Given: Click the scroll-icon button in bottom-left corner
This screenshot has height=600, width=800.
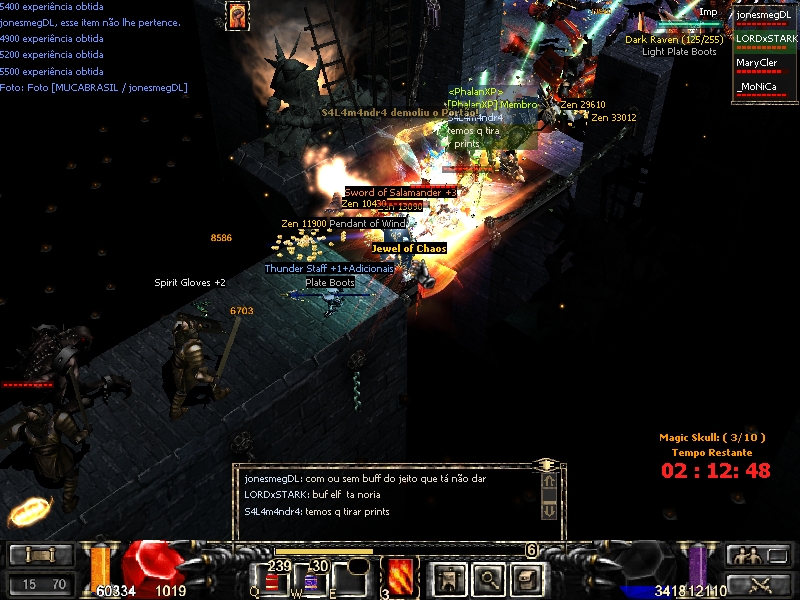Looking at the screenshot, I should pyautogui.click(x=41, y=555).
